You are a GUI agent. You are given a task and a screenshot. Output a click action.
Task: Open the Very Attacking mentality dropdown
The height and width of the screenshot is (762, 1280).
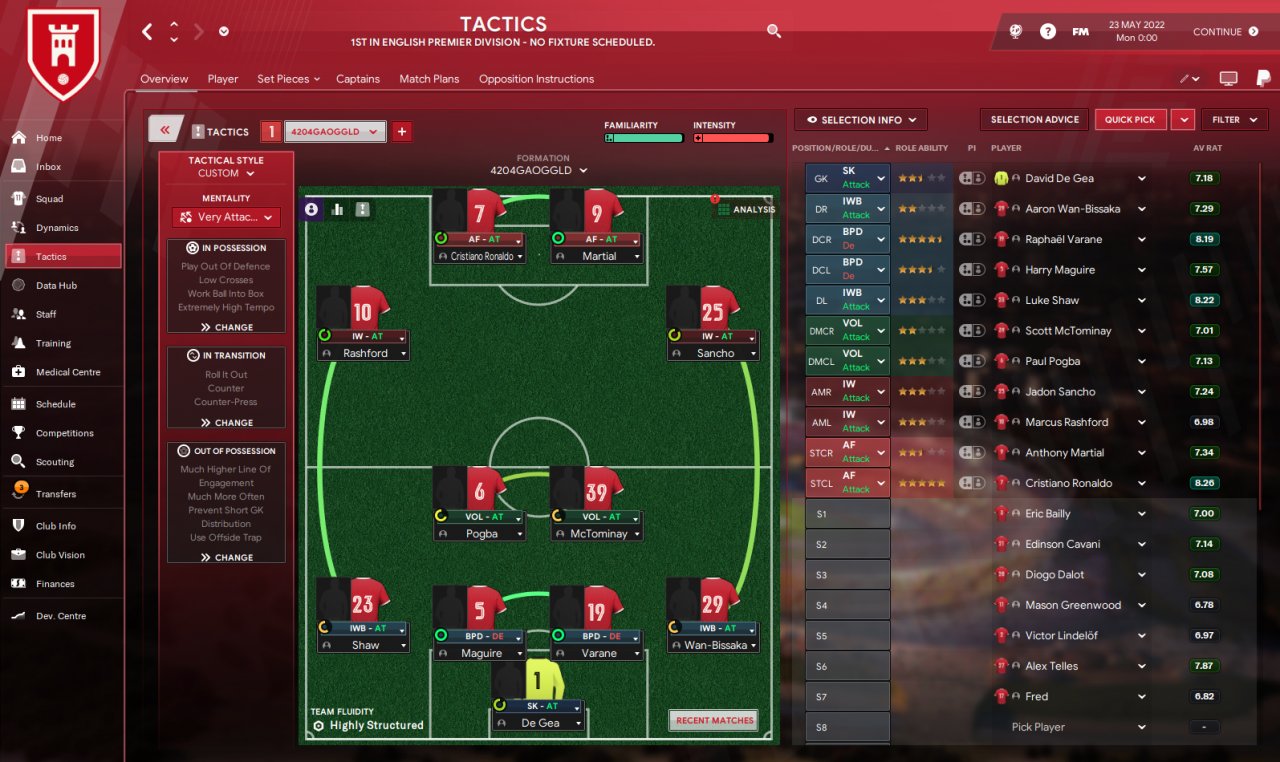[226, 217]
